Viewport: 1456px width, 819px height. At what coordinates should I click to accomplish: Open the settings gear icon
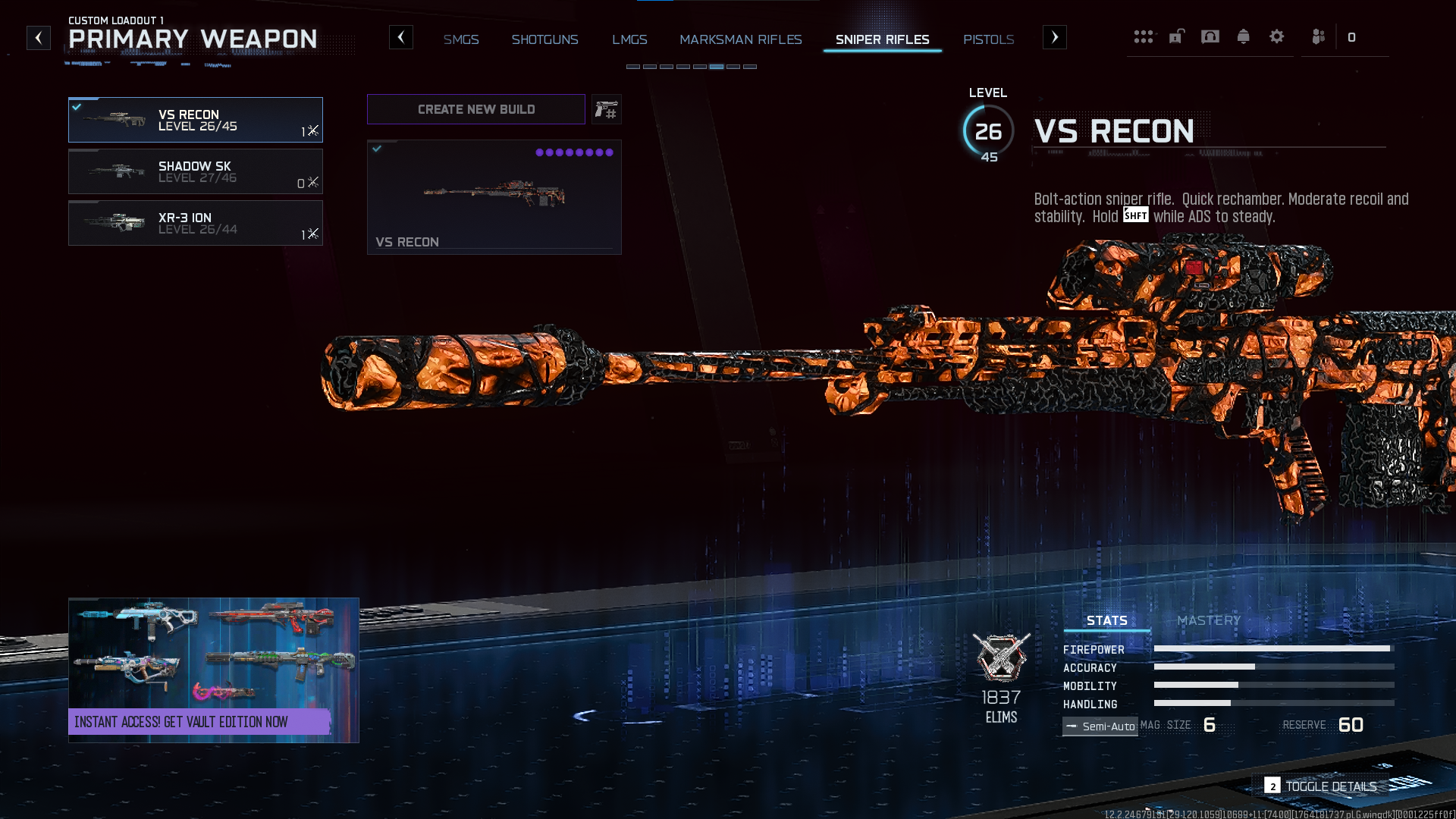[x=1276, y=36]
